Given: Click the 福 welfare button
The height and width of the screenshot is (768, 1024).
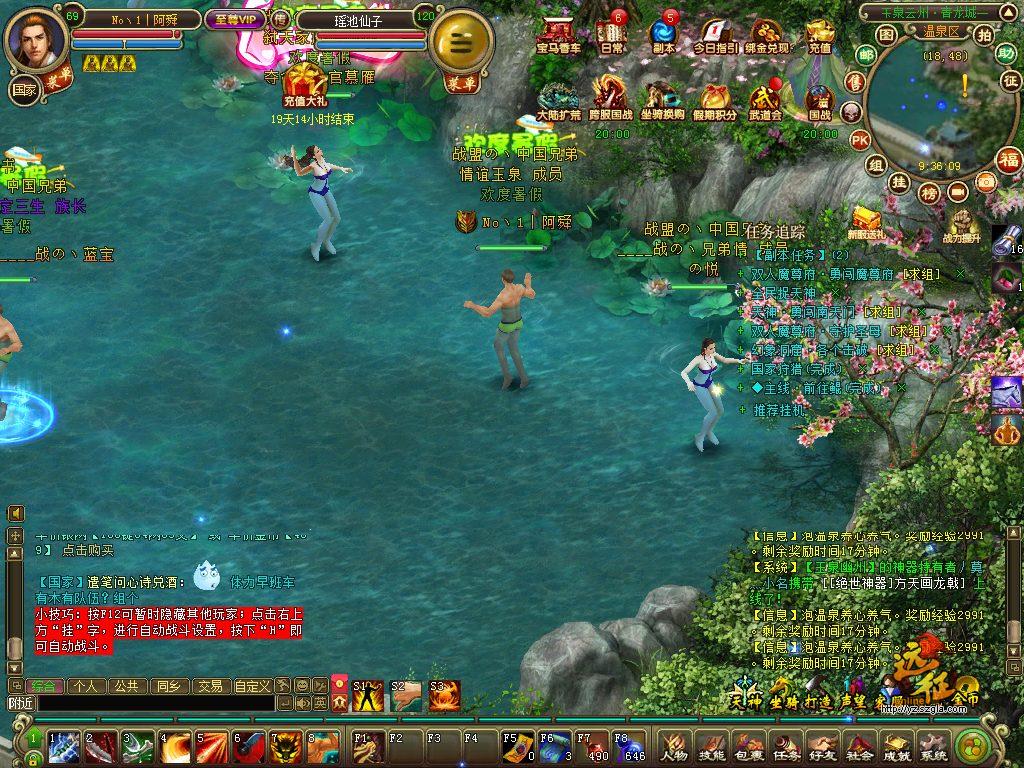Looking at the screenshot, I should (1008, 160).
